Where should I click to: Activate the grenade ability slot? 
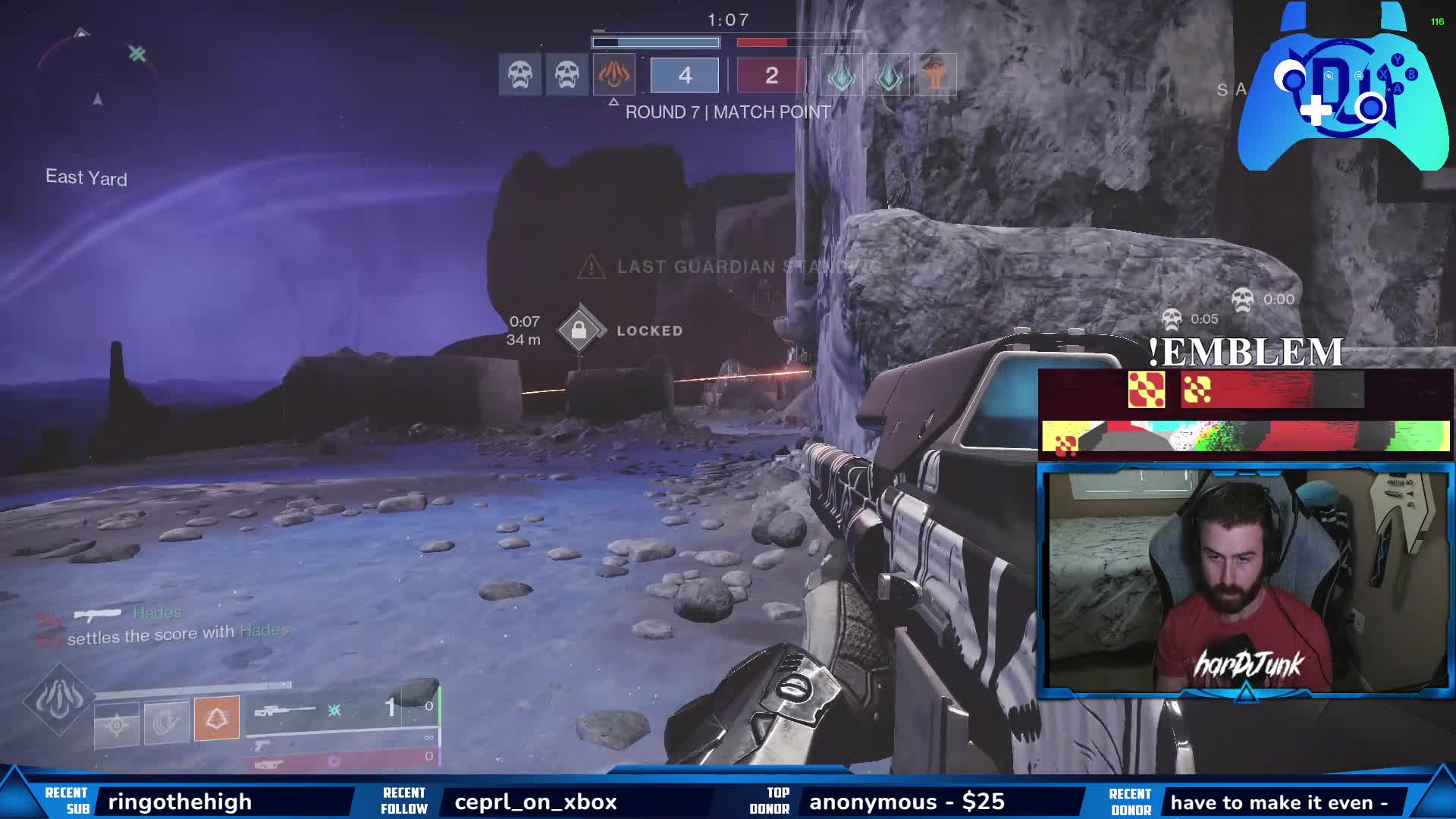tap(117, 725)
